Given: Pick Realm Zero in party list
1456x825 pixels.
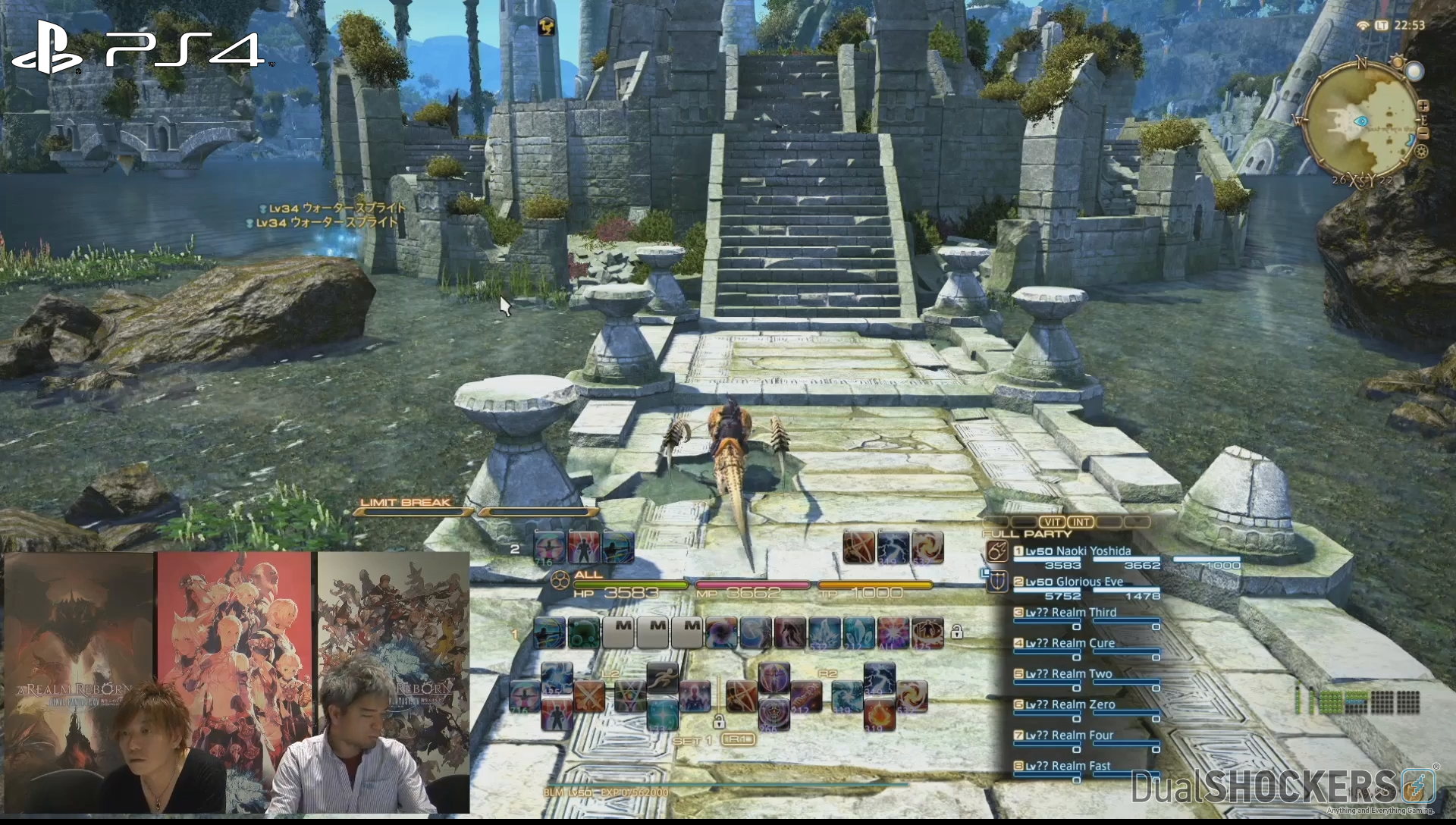Looking at the screenshot, I should tap(1070, 704).
